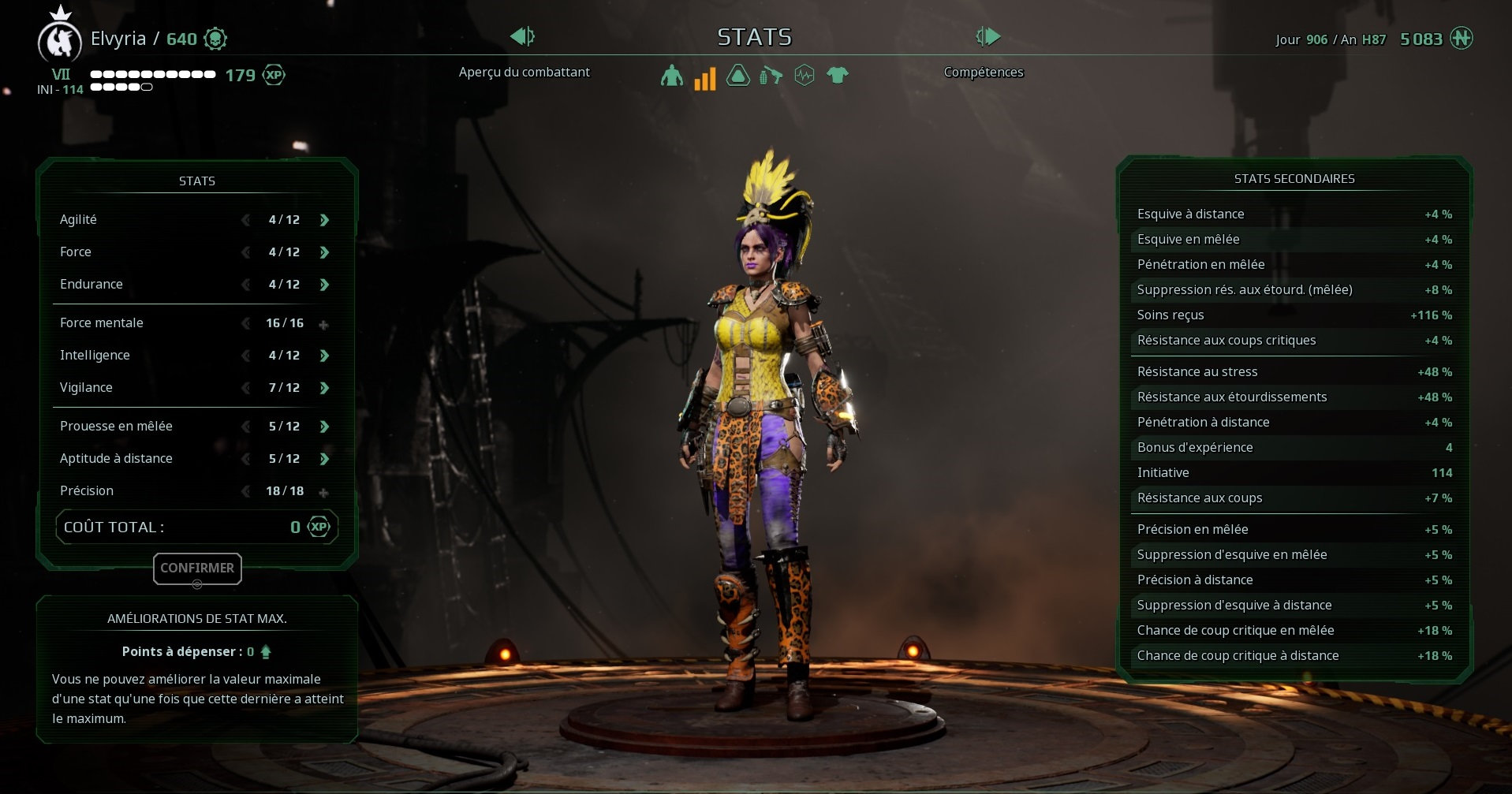1512x794 pixels.
Task: Switch to the shirt customization tab
Action: coord(837,76)
